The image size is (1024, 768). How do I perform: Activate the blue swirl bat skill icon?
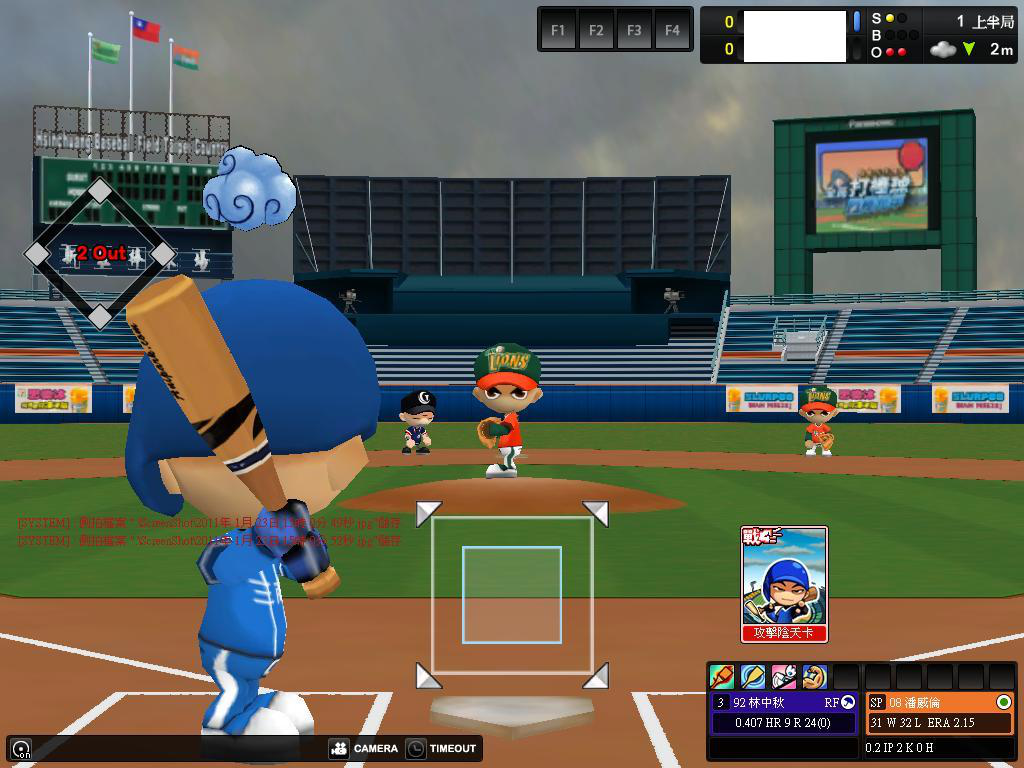pos(753,677)
